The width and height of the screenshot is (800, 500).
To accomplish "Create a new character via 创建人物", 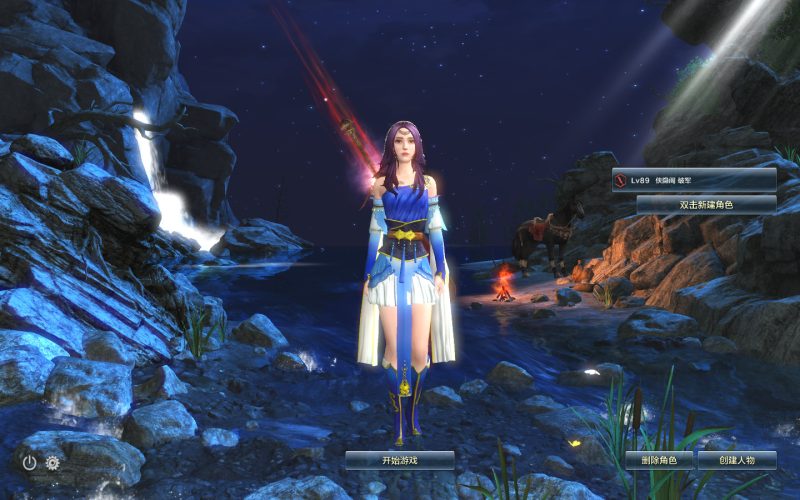I will click(x=735, y=460).
